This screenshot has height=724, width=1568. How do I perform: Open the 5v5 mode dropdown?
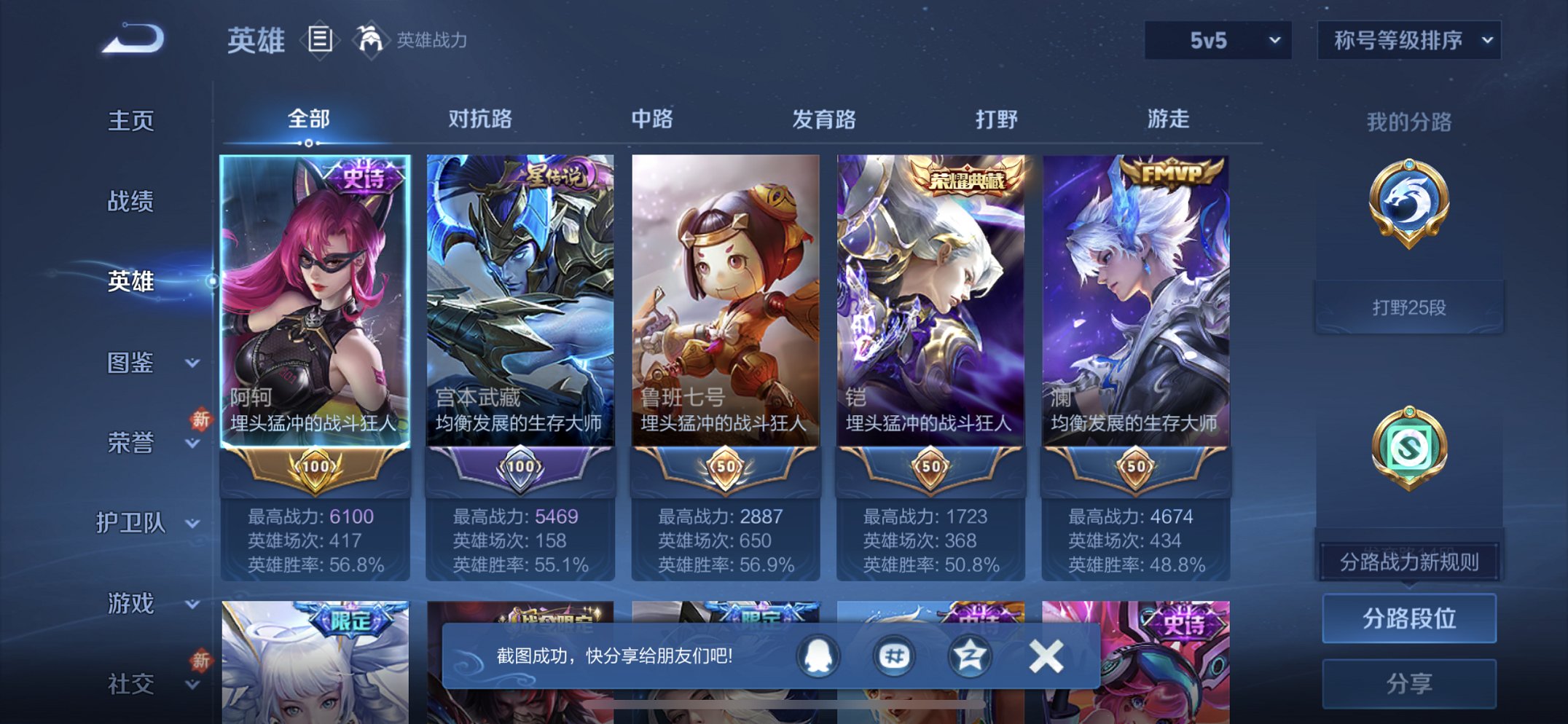click(x=1216, y=42)
